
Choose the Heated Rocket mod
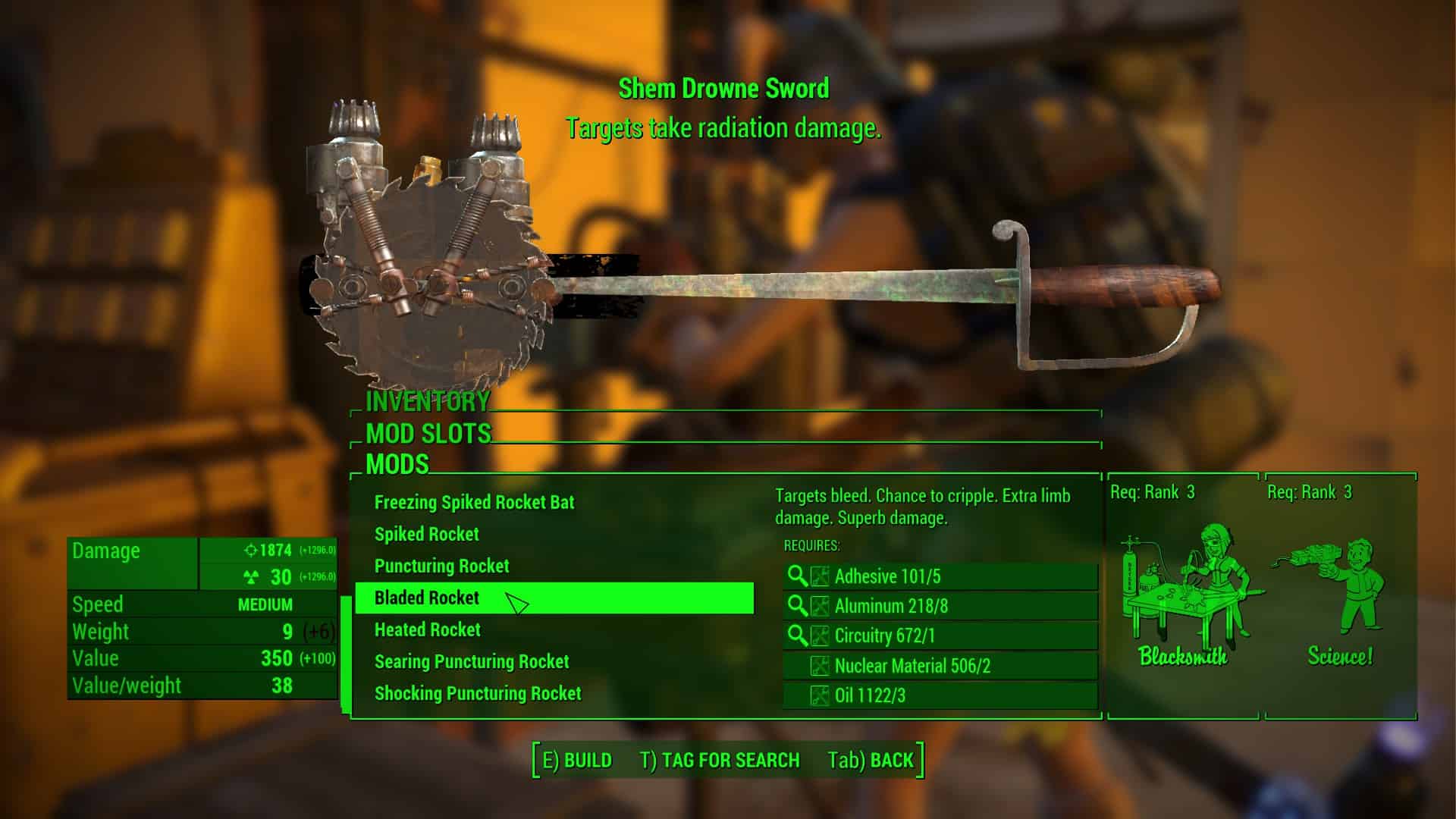[427, 630]
